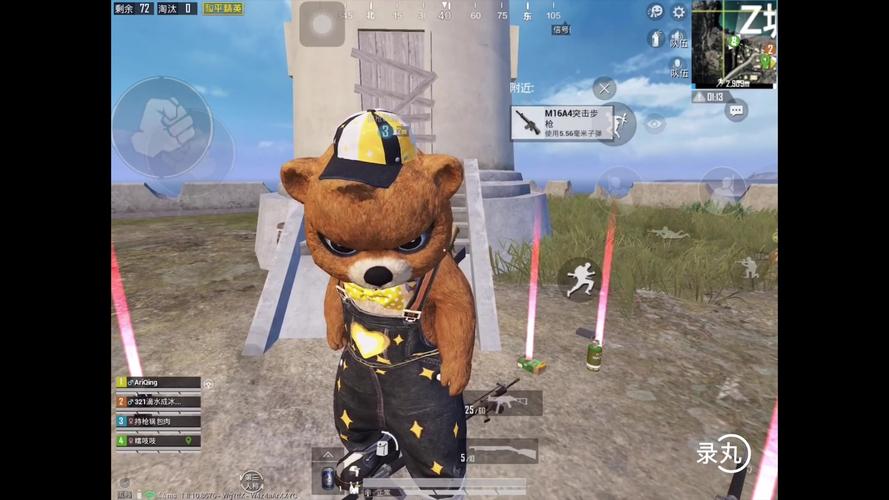Open the chat message bubble
The image size is (889, 500).
click(x=737, y=111)
